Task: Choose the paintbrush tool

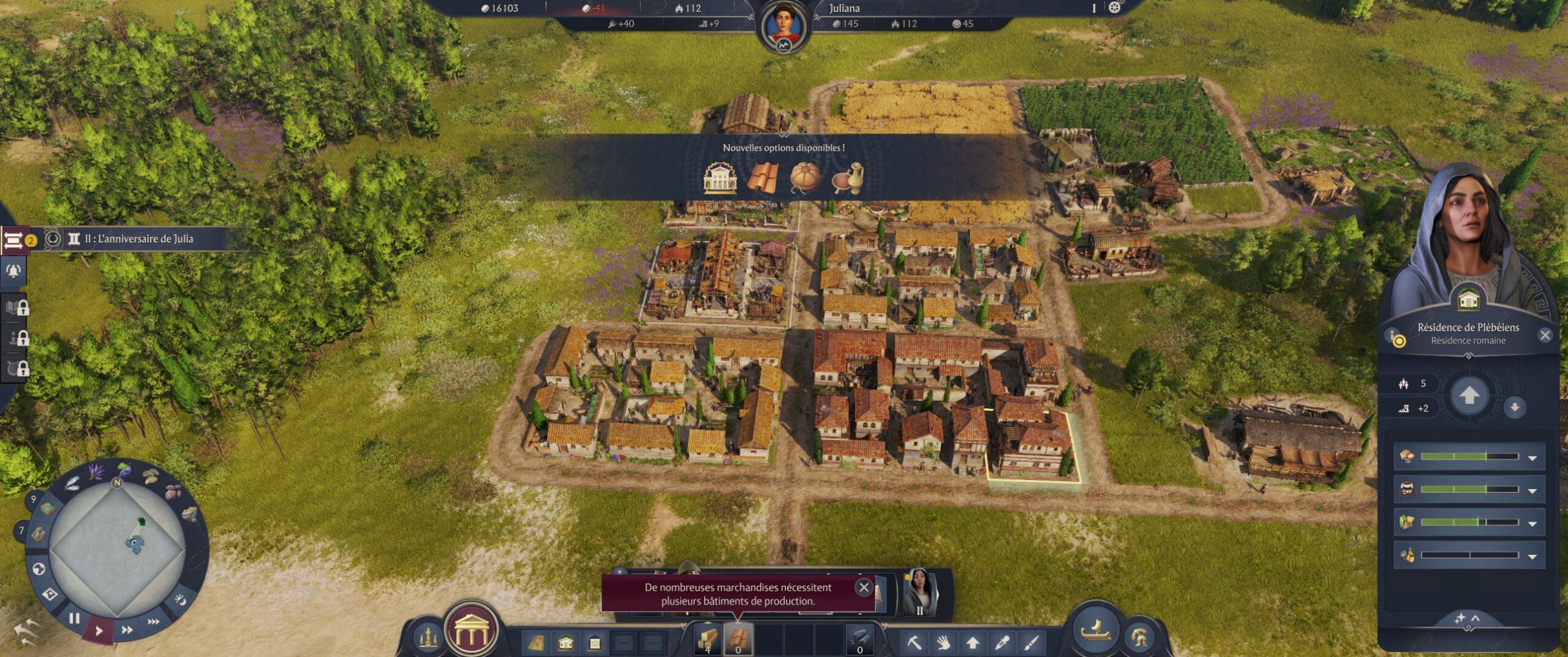Action: tap(1031, 642)
